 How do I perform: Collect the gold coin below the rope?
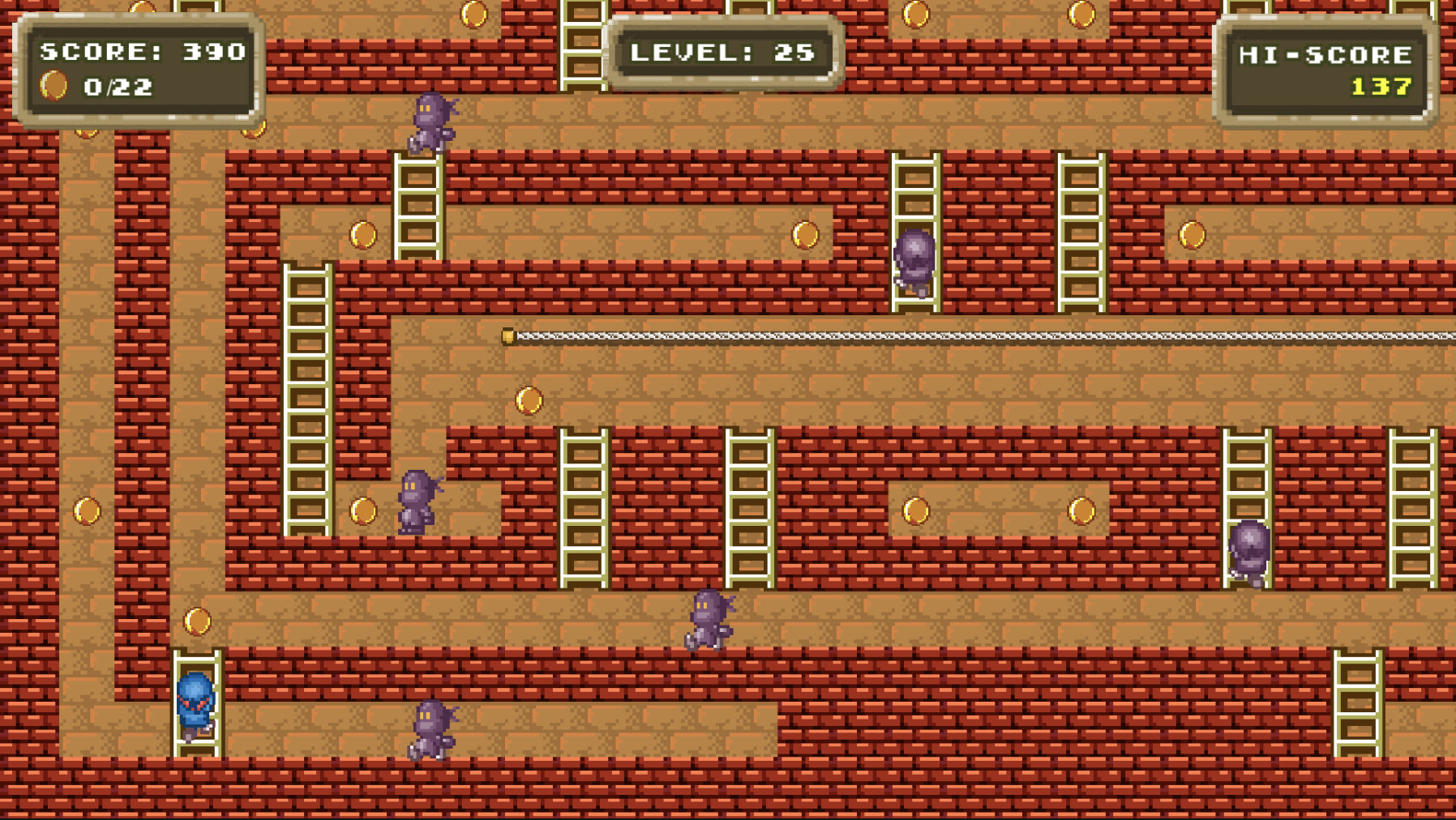pos(529,399)
